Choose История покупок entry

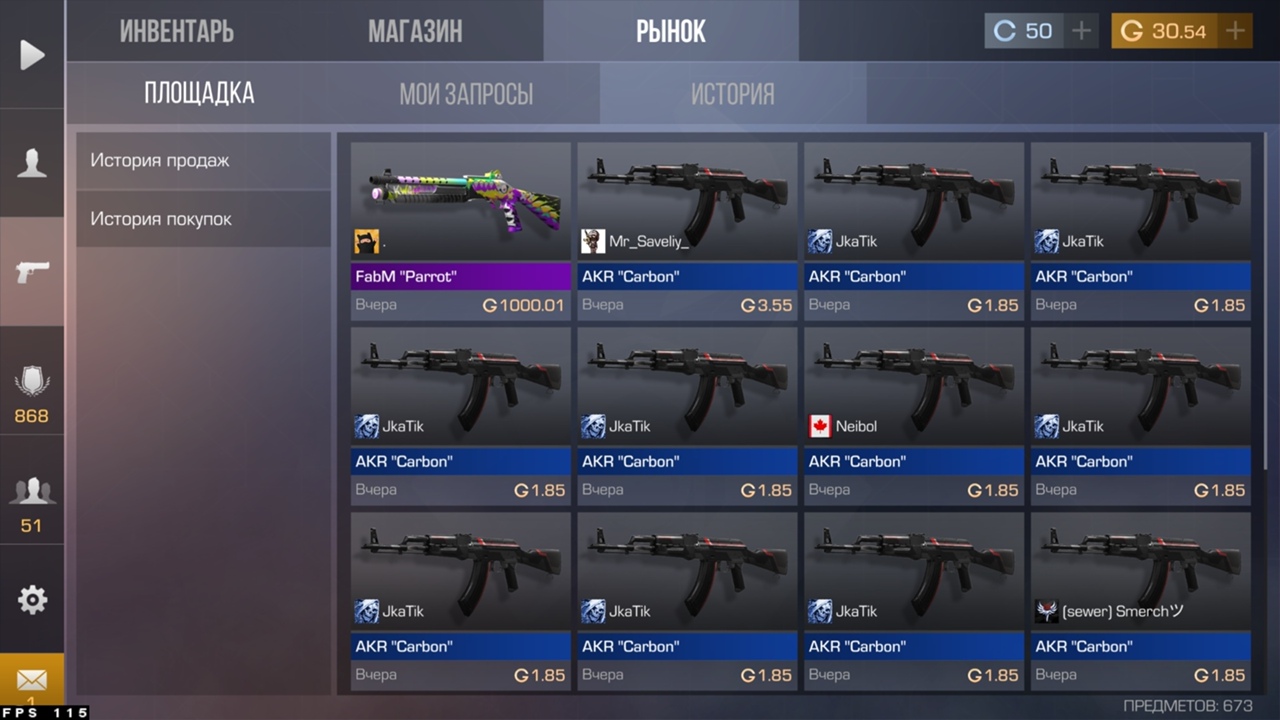[x=203, y=219]
